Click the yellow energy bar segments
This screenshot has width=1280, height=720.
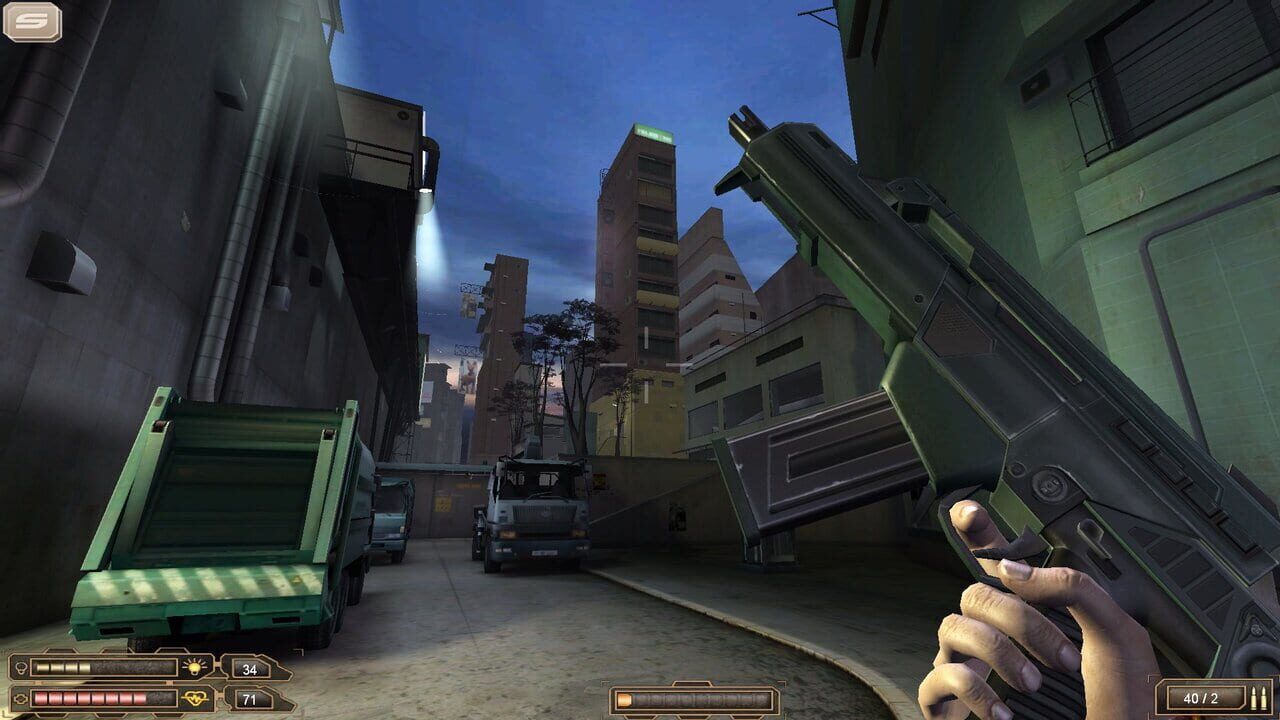(62, 666)
